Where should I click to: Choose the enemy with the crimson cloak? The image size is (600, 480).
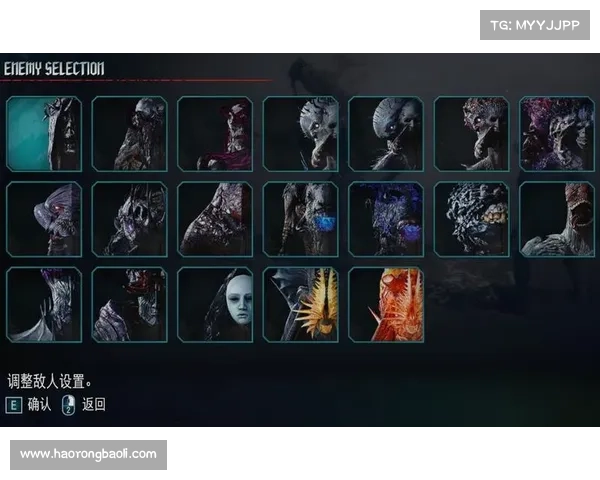(215, 134)
